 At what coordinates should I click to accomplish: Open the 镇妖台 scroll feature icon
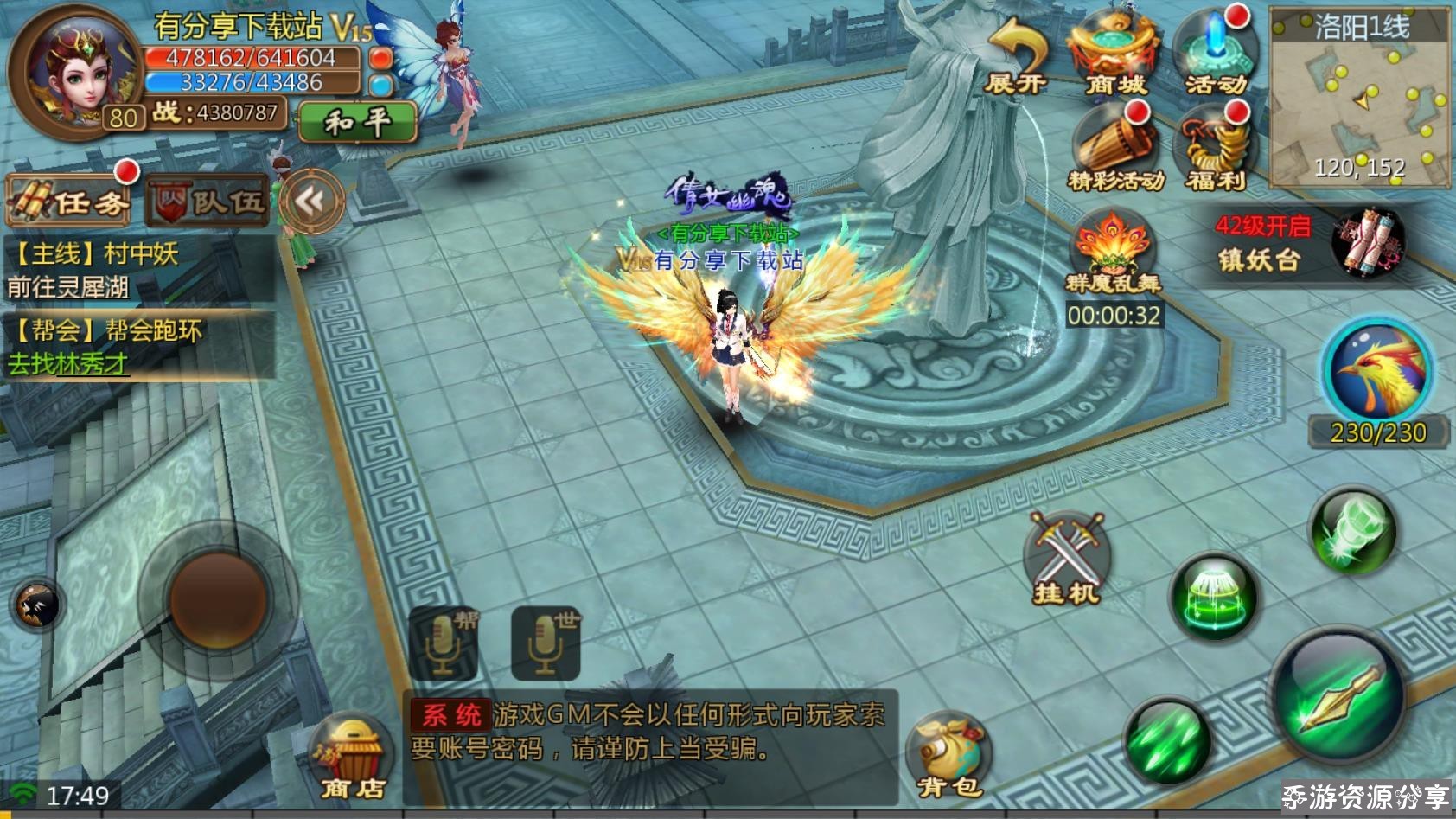tap(1367, 243)
